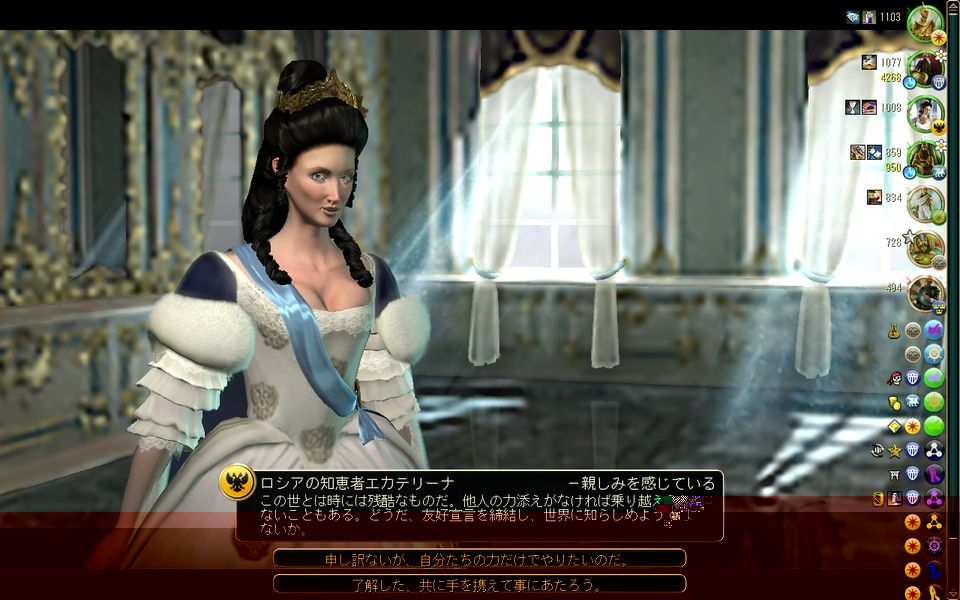The width and height of the screenshot is (960, 600).
Task: Accept the friendship declaration with 了解した reply
Action: click(479, 583)
